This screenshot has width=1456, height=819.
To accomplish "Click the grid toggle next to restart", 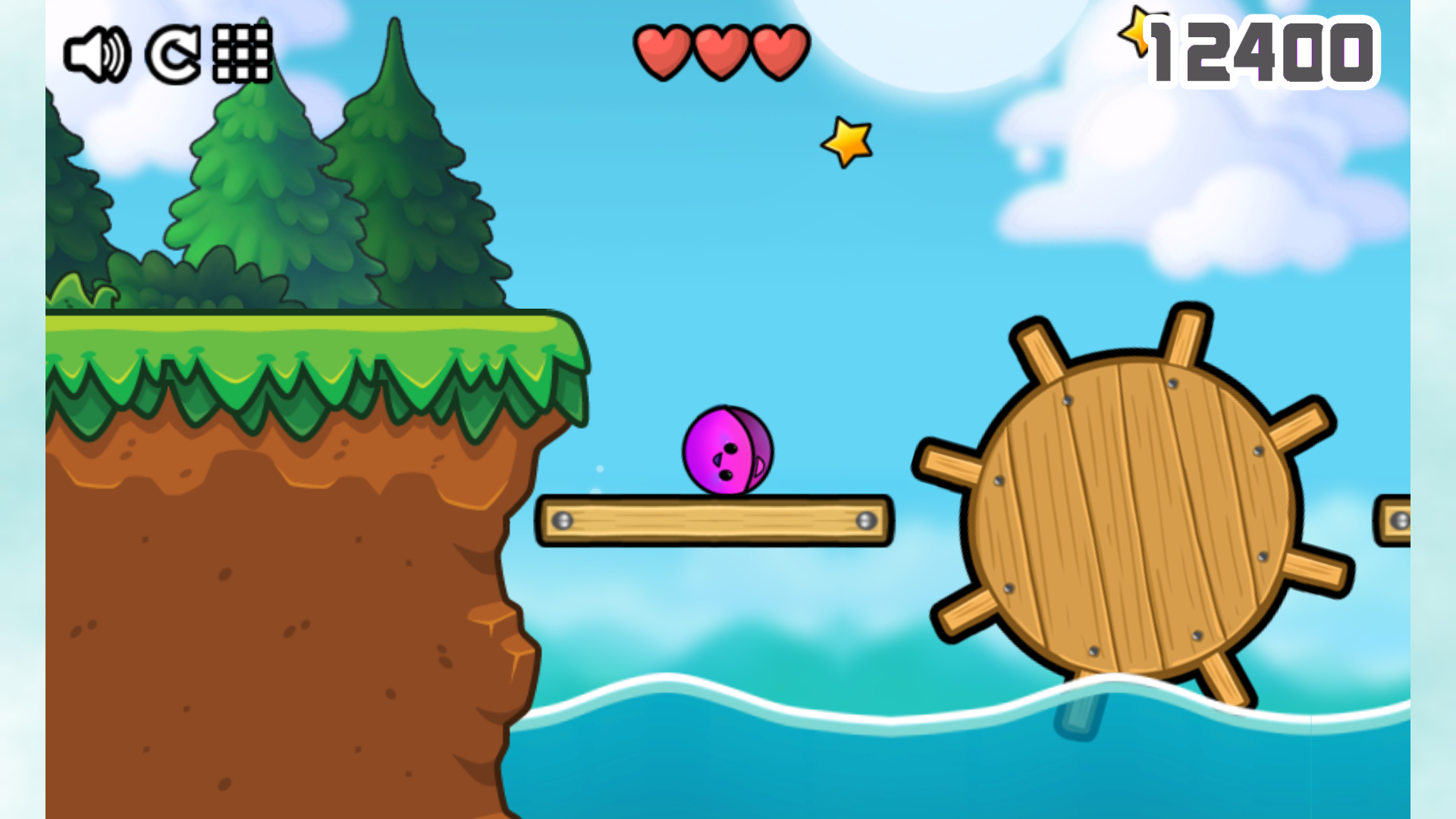I will [241, 53].
